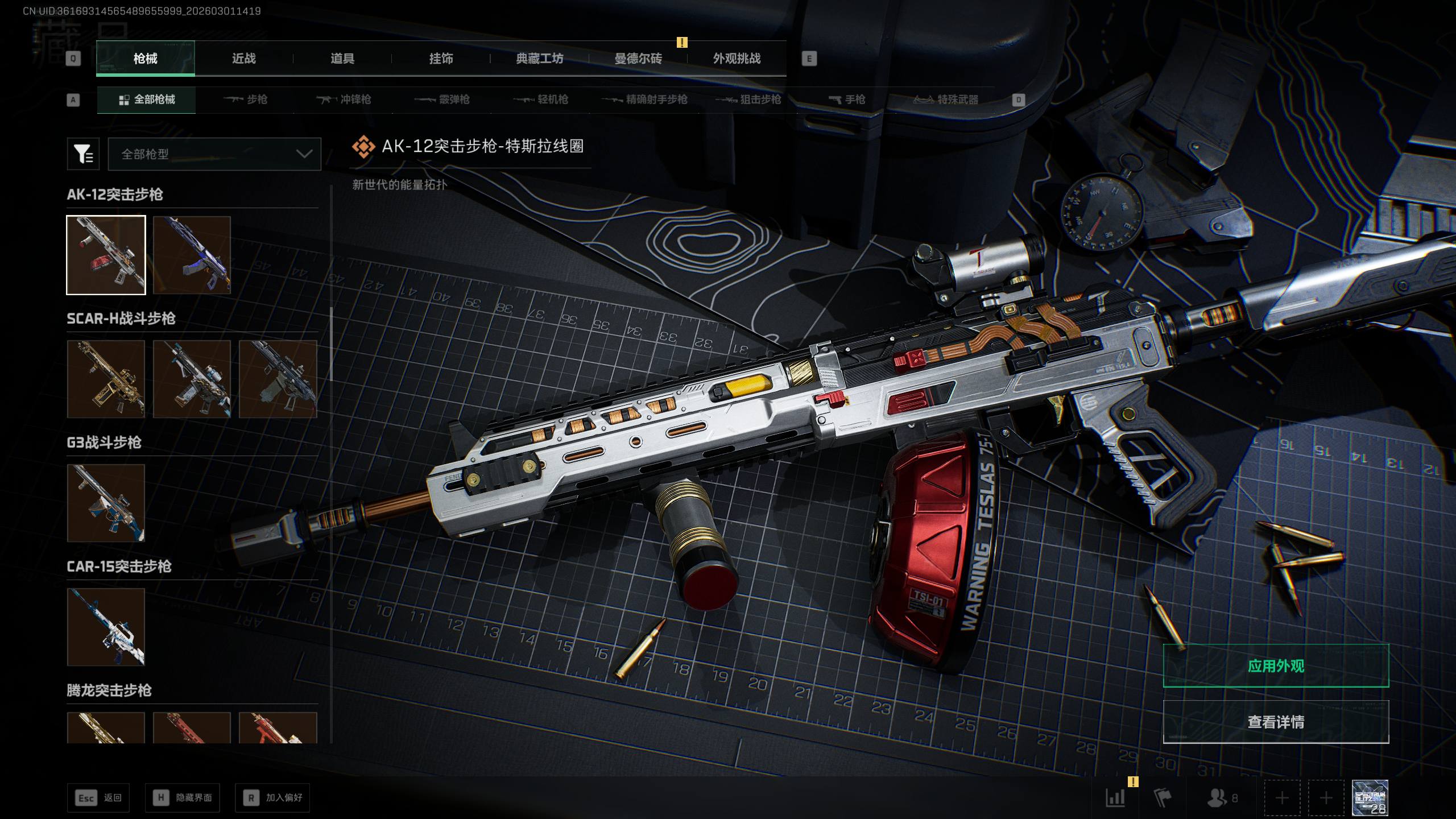
Task: Expand the 全部枪型 weapon type dropdown
Action: pyautogui.click(x=214, y=154)
